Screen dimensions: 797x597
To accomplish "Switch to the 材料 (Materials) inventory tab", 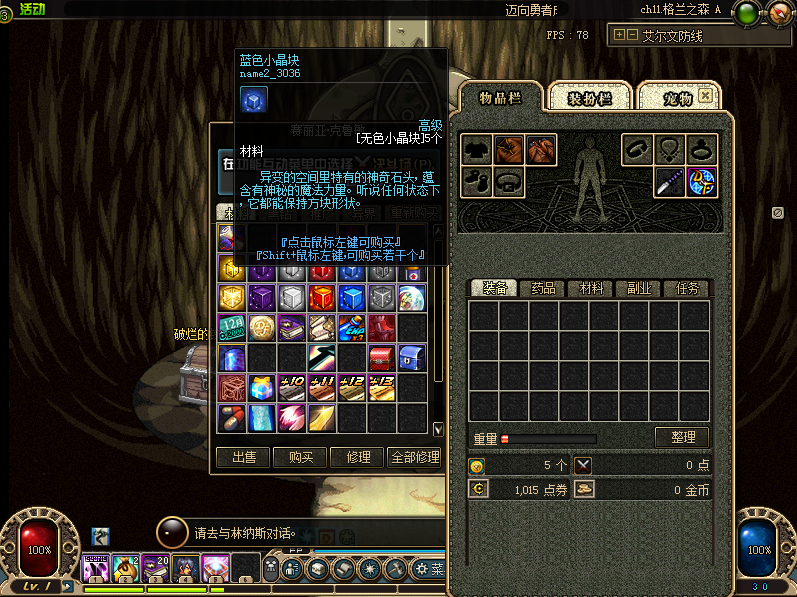I will [x=591, y=288].
